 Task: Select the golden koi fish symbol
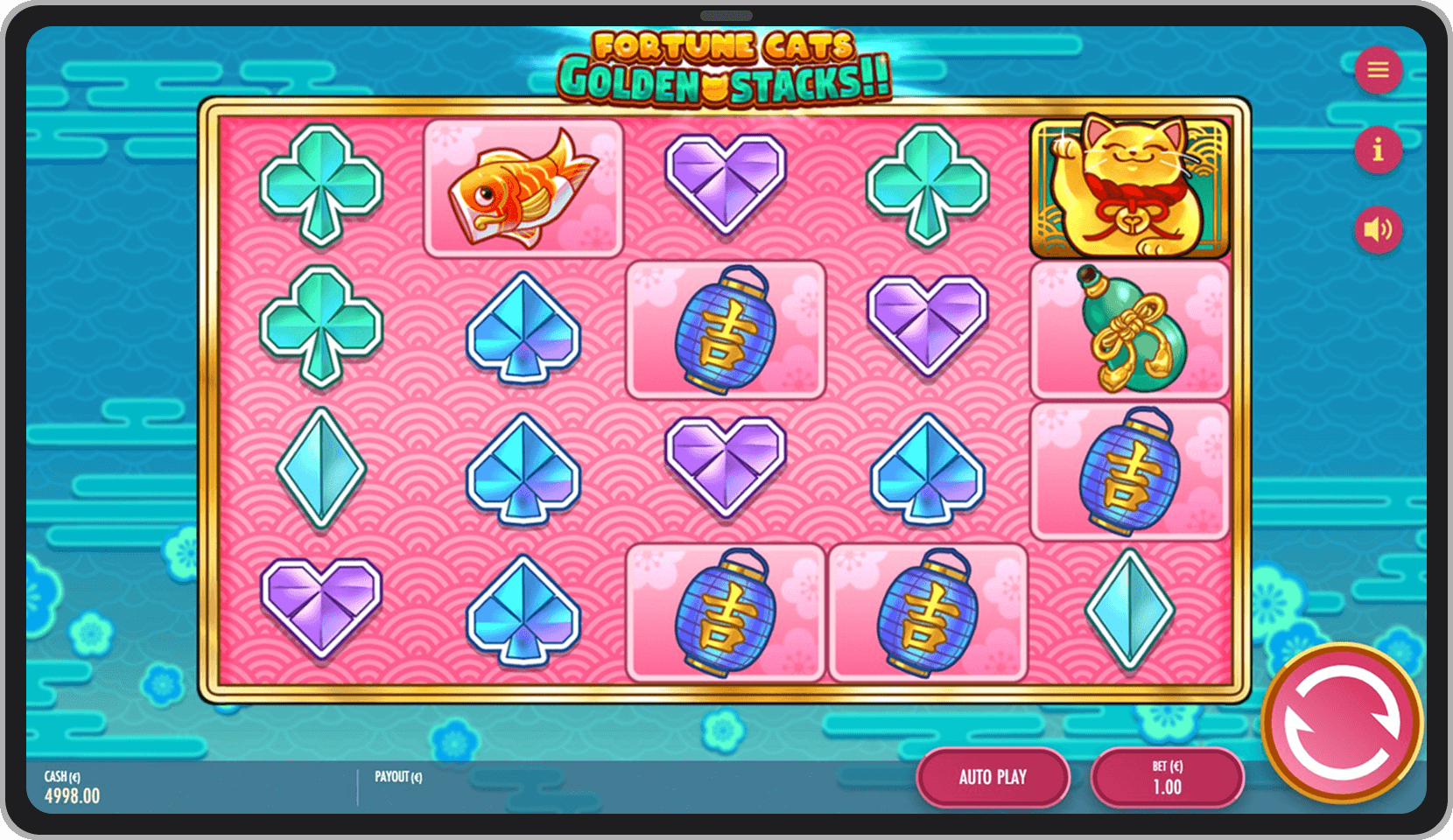pos(523,187)
